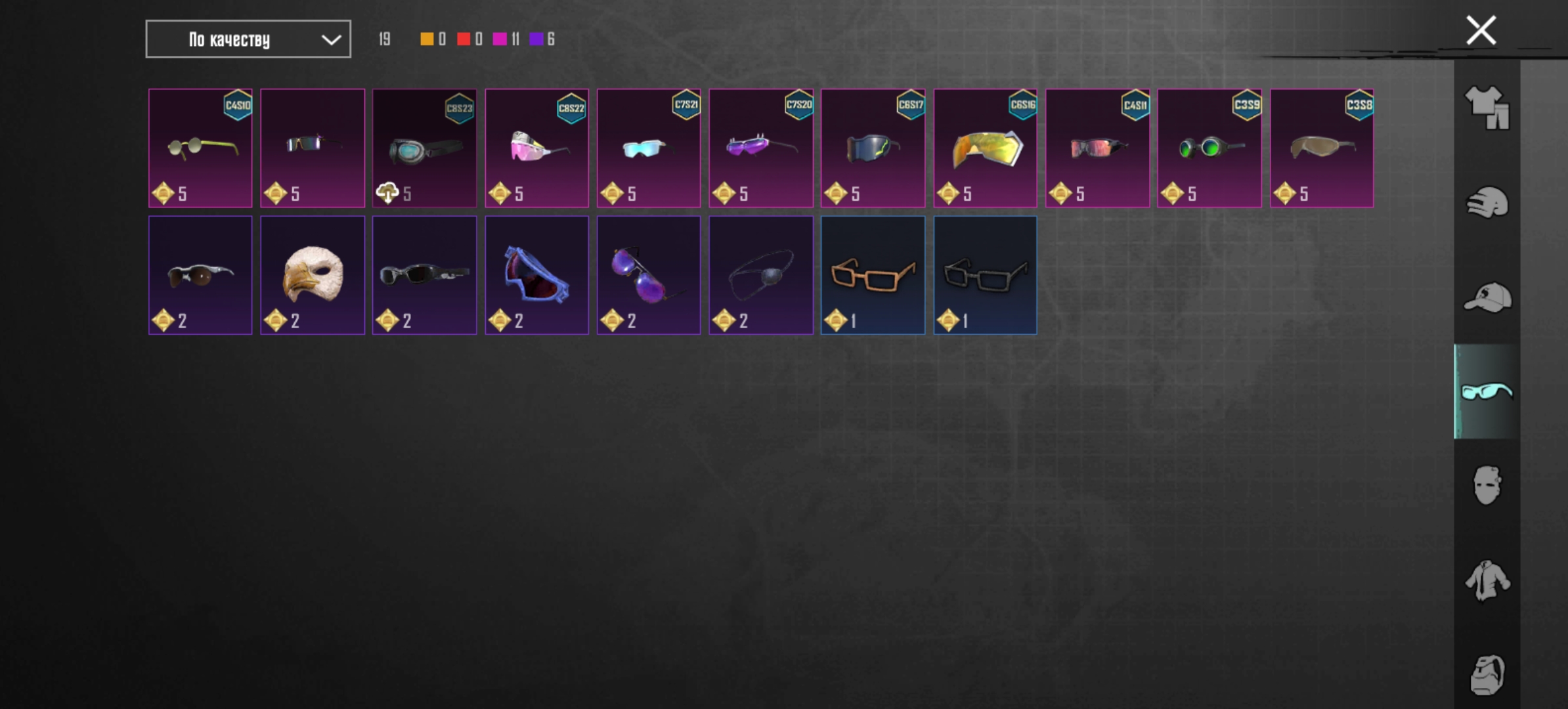The image size is (1568, 709).
Task: Open the 'По качеству' sort dropdown
Action: coord(248,39)
